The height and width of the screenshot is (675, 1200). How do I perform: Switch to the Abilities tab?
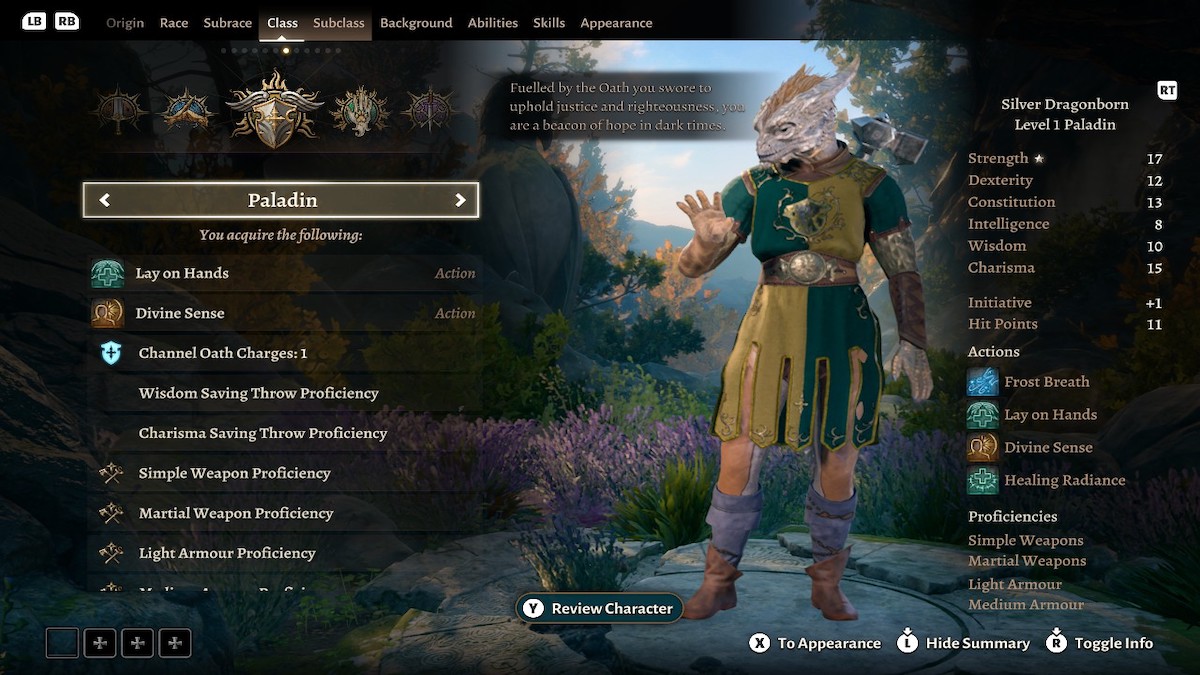click(x=493, y=23)
